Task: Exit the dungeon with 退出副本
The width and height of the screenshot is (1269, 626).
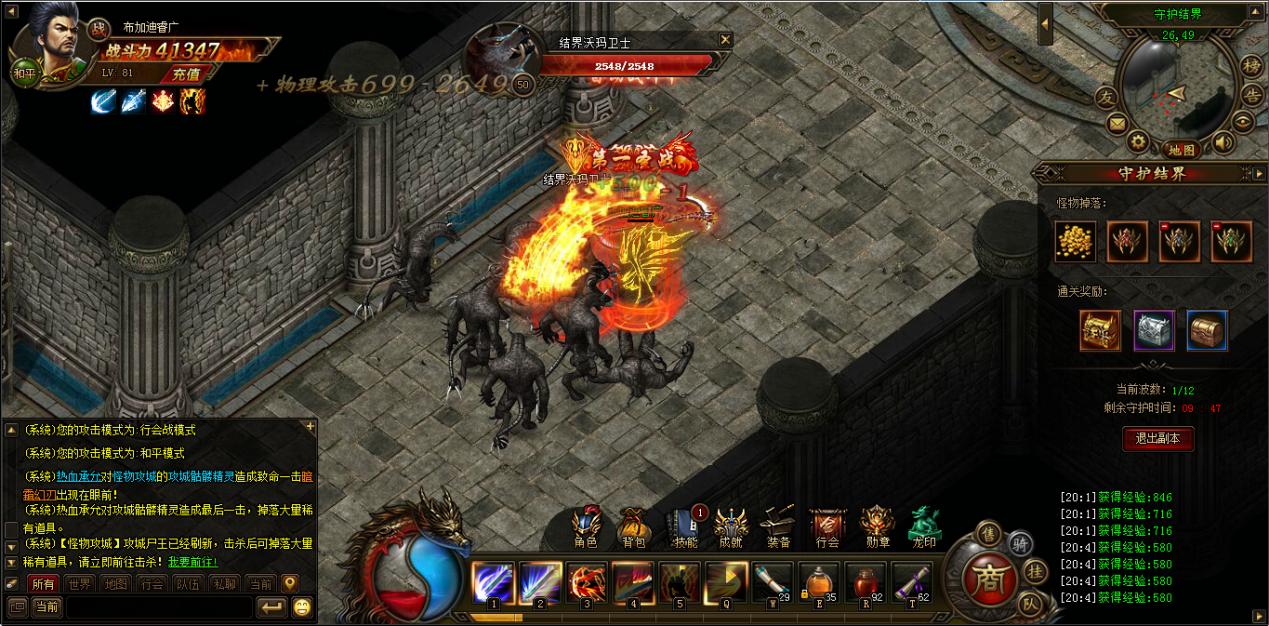Action: coord(1158,438)
